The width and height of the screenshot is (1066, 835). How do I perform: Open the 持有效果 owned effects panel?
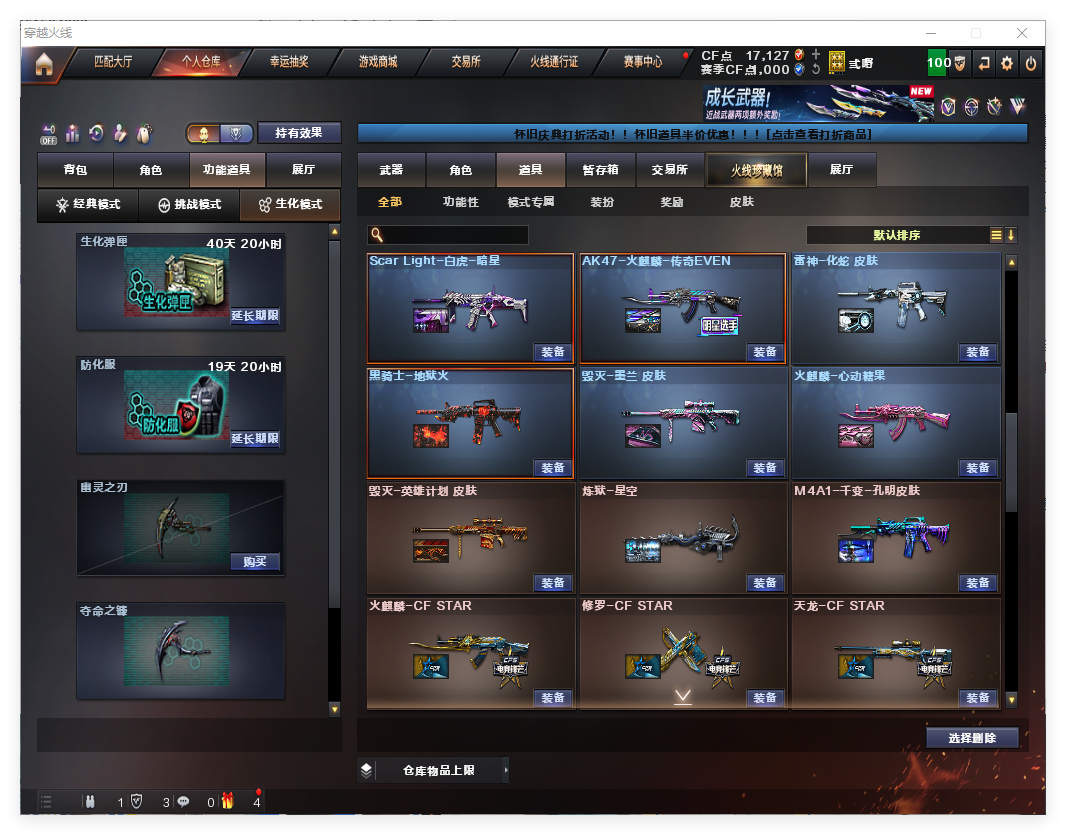point(299,133)
